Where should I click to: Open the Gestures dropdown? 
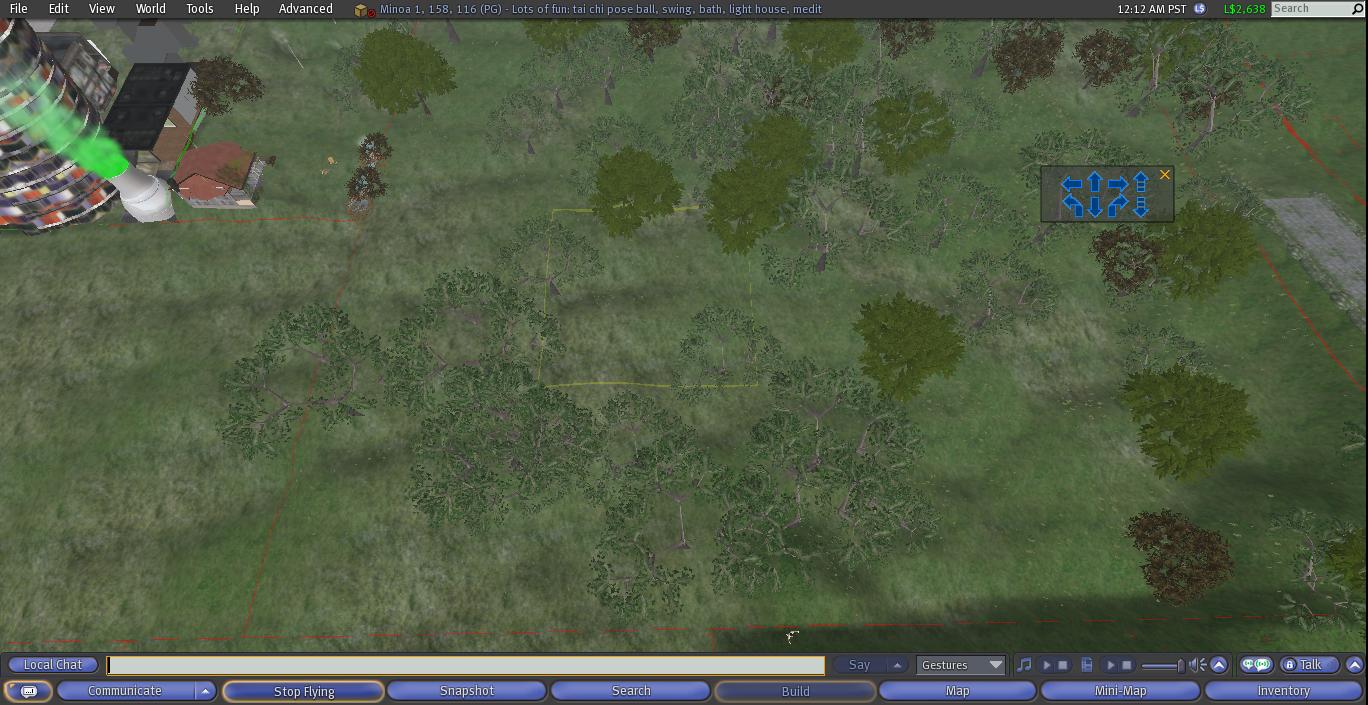coord(961,665)
